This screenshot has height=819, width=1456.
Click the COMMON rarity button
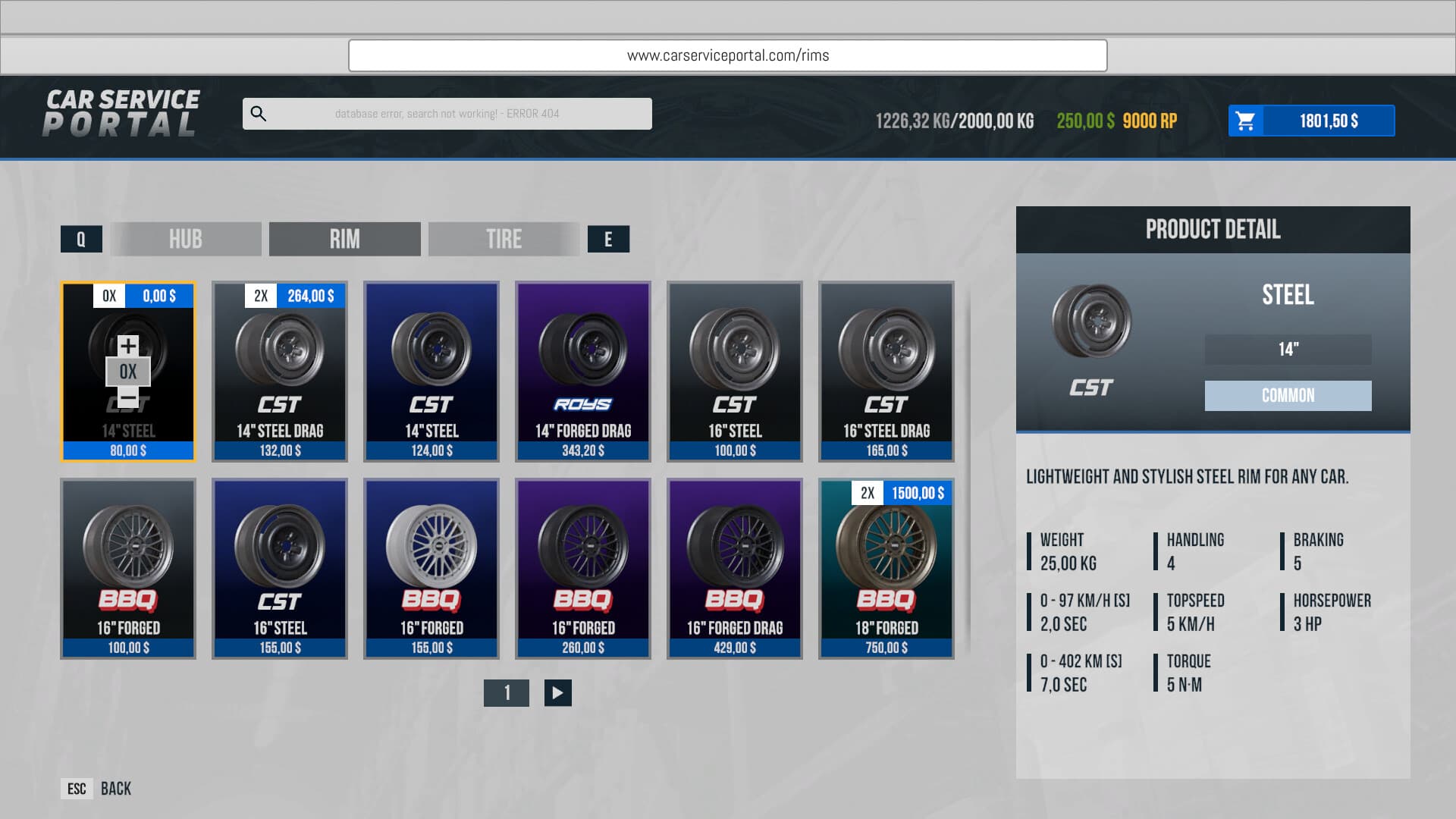[1287, 395]
